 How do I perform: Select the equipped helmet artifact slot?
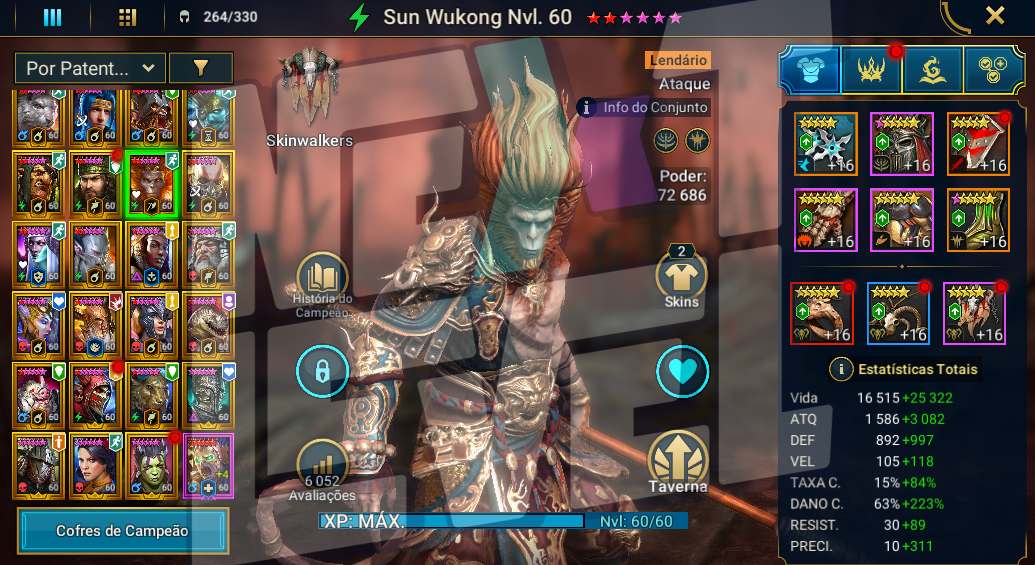pyautogui.click(x=901, y=144)
